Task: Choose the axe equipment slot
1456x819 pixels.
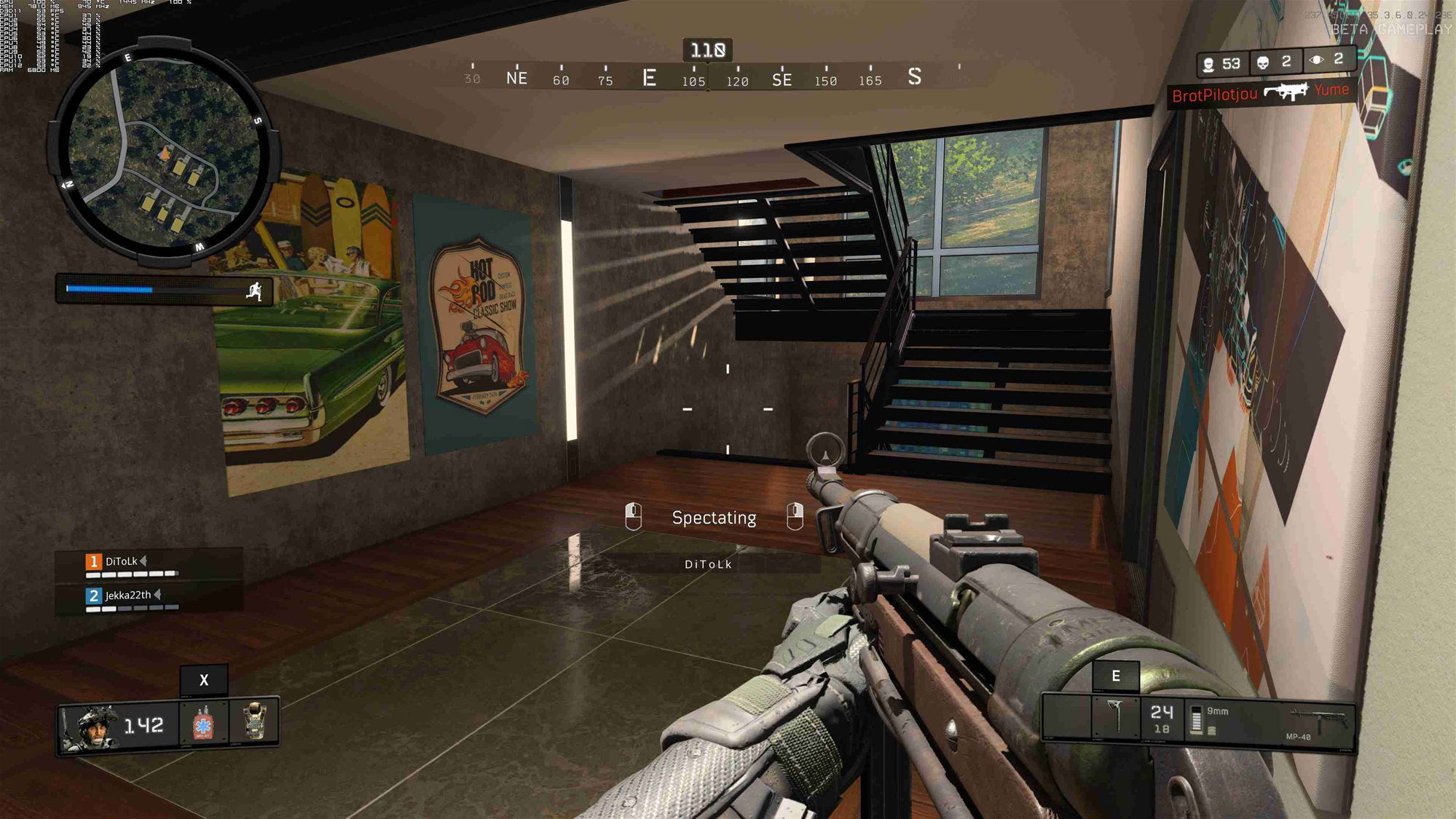Action: pyautogui.click(x=1116, y=716)
